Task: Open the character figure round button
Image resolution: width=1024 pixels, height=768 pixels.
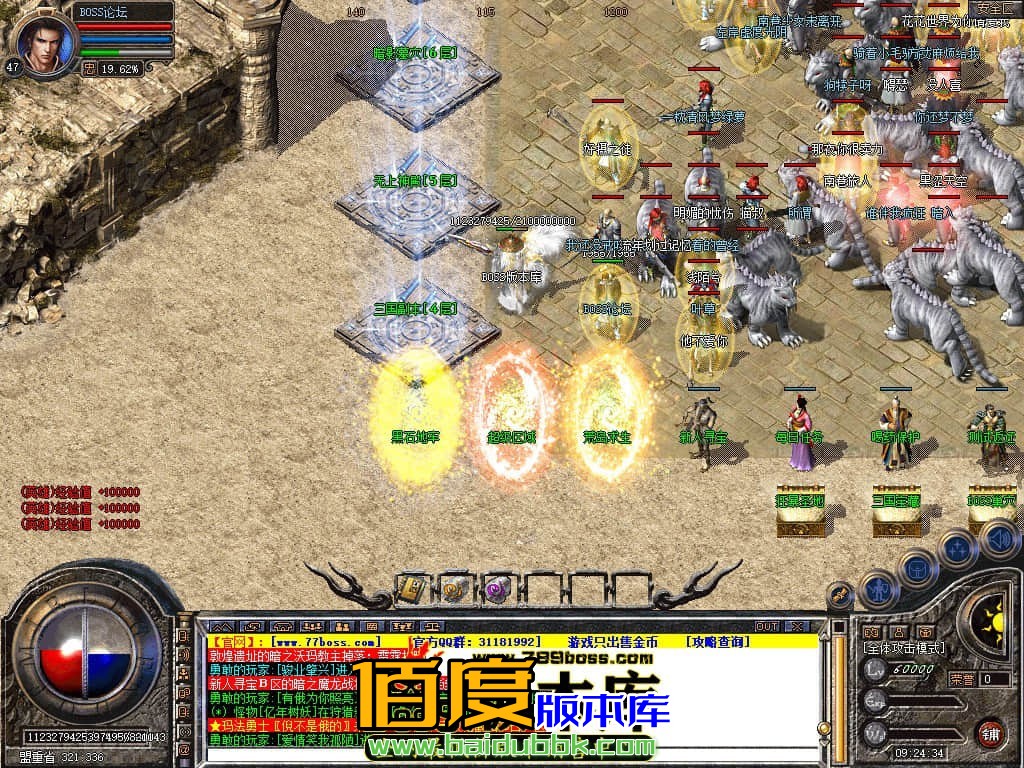Action: (879, 588)
